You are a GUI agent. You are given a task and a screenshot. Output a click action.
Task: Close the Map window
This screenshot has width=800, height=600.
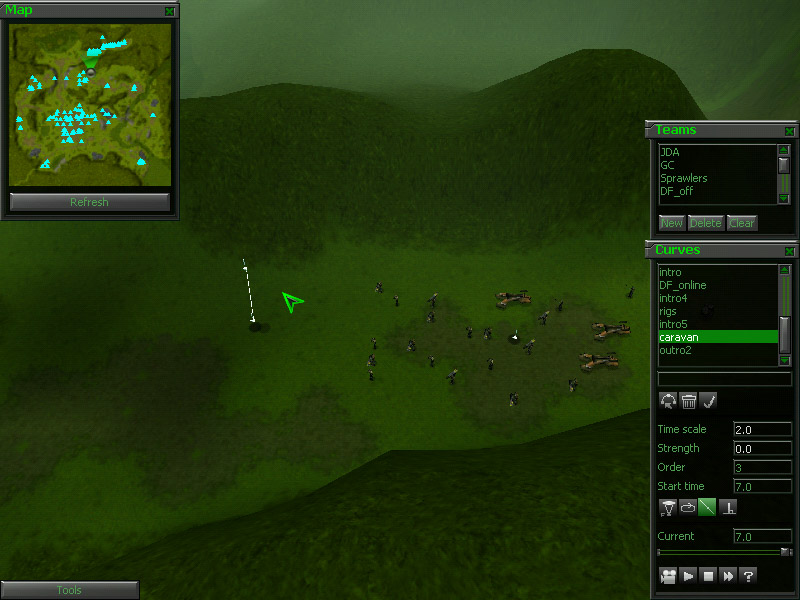tap(170, 11)
